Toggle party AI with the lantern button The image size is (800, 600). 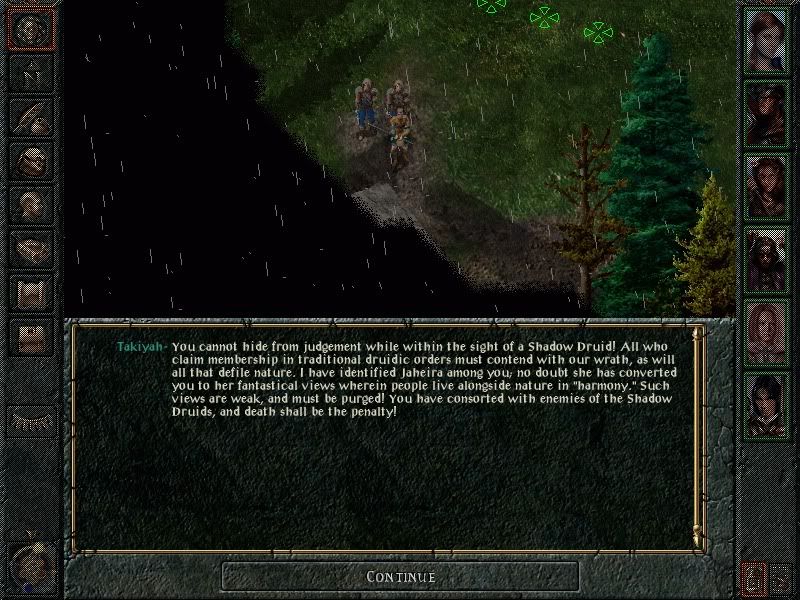753,577
